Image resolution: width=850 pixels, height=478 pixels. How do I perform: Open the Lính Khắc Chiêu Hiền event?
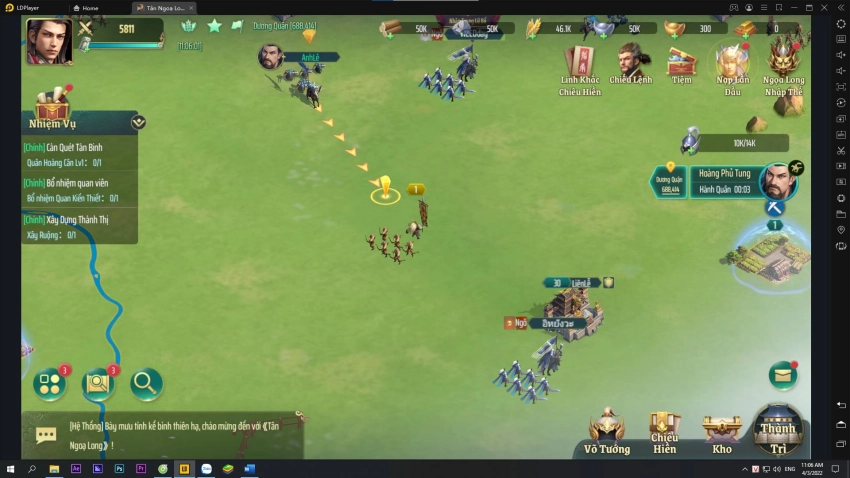[x=580, y=68]
